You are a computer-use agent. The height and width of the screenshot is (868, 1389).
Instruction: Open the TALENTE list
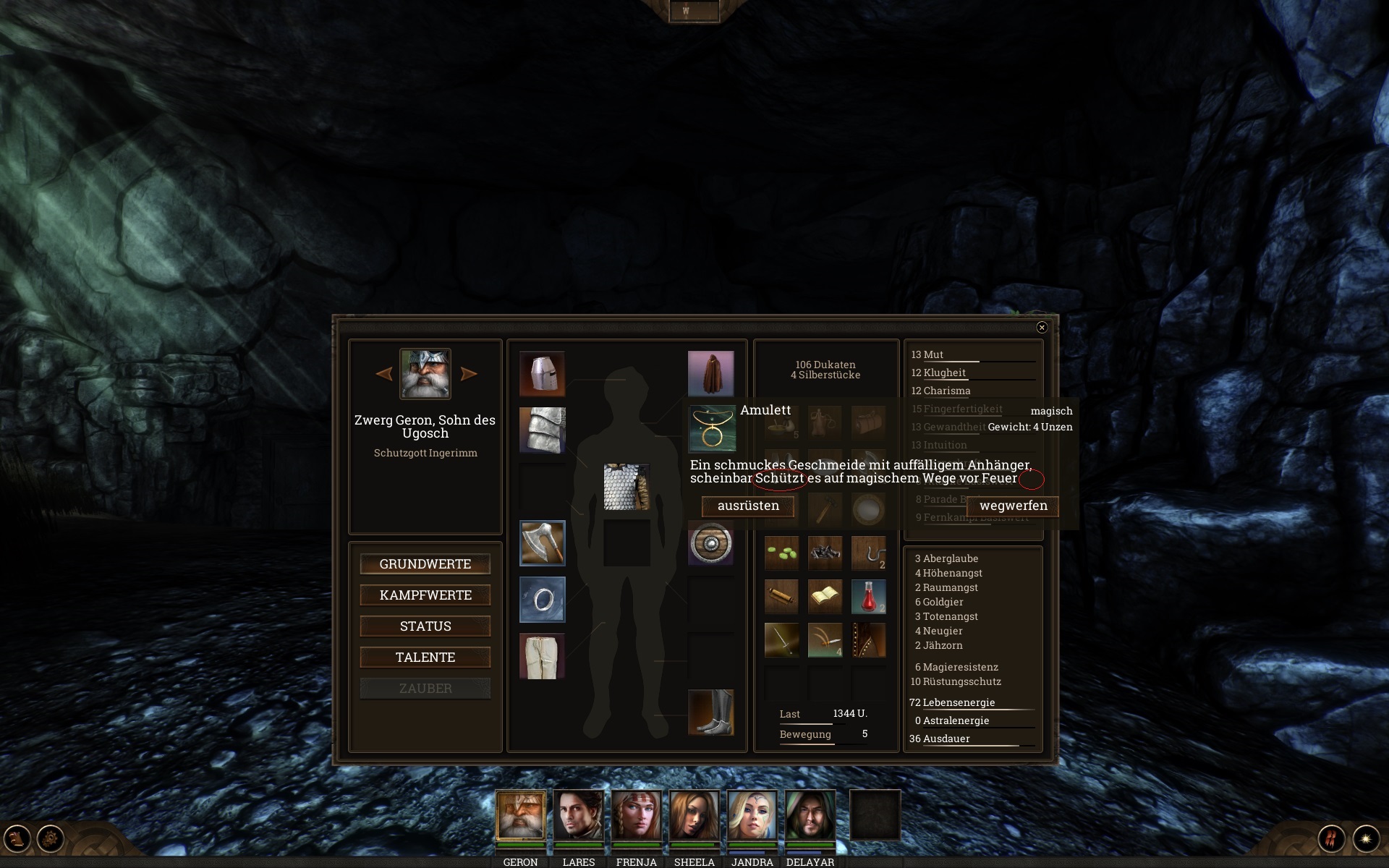point(425,658)
